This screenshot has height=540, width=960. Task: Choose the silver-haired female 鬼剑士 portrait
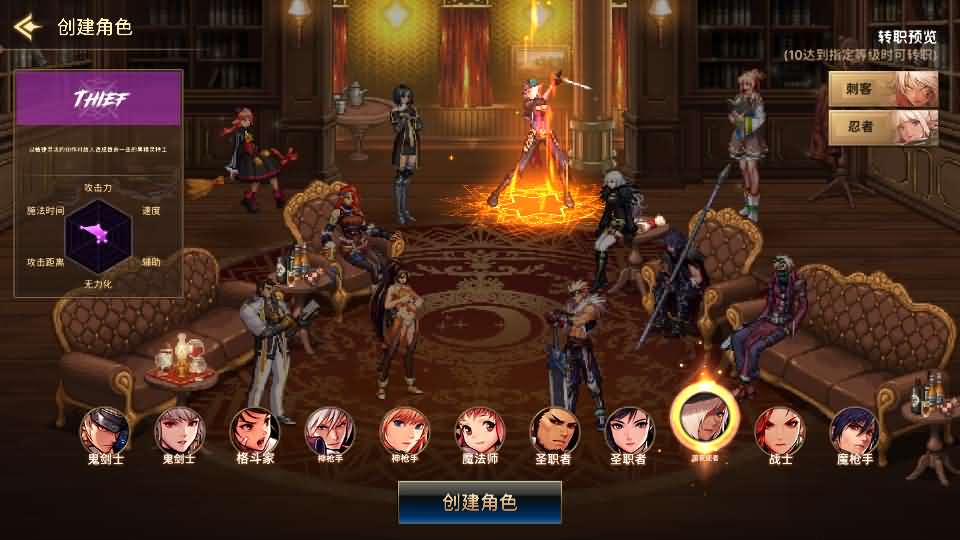pos(179,431)
